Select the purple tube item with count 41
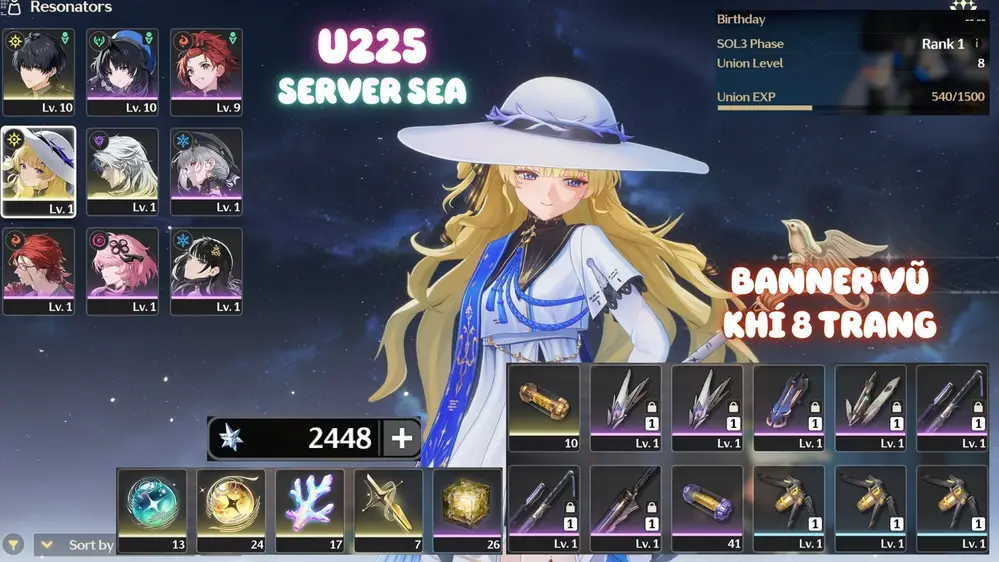This screenshot has width=999, height=562. coord(707,509)
